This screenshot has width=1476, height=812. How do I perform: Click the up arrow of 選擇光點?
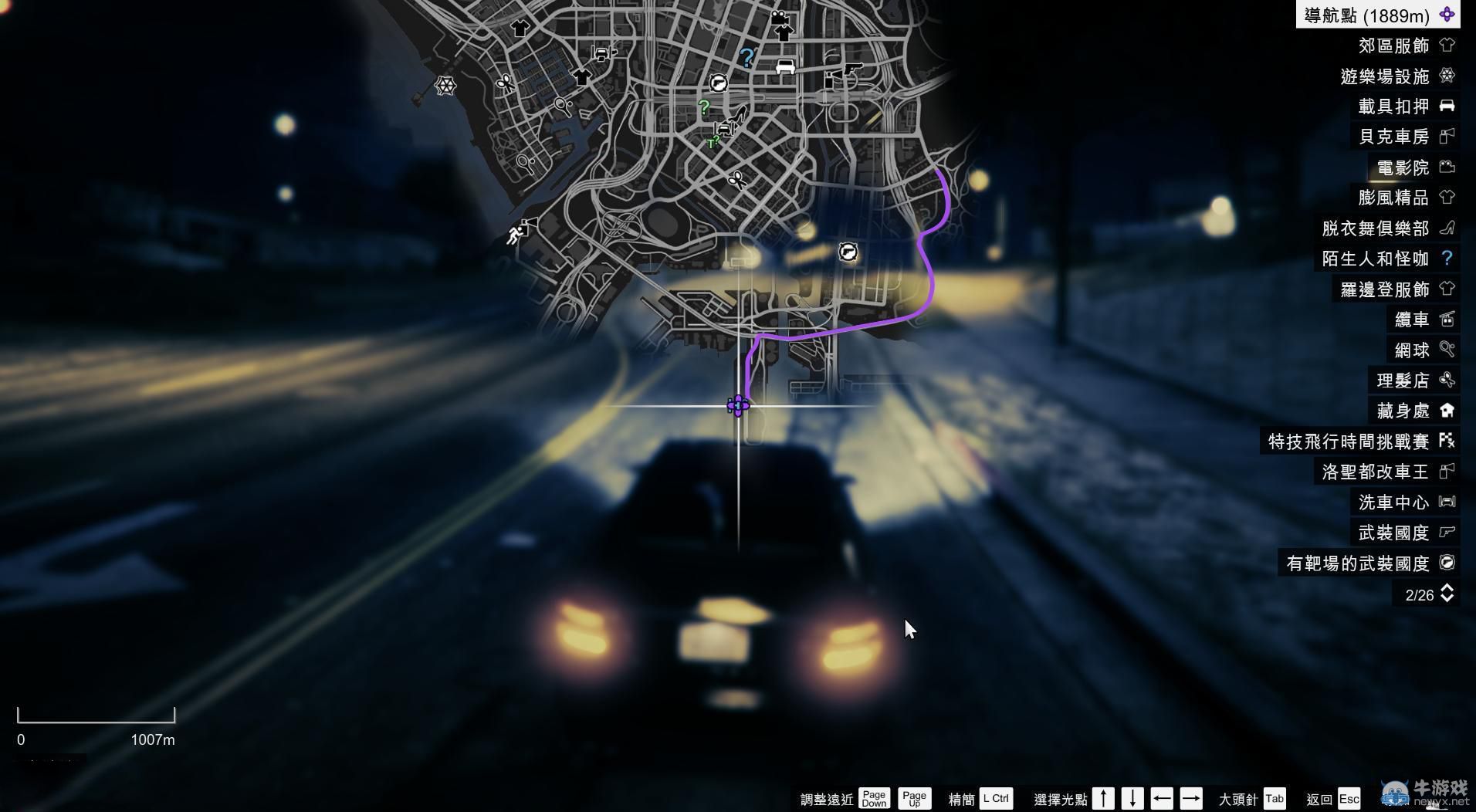pos(1103,798)
